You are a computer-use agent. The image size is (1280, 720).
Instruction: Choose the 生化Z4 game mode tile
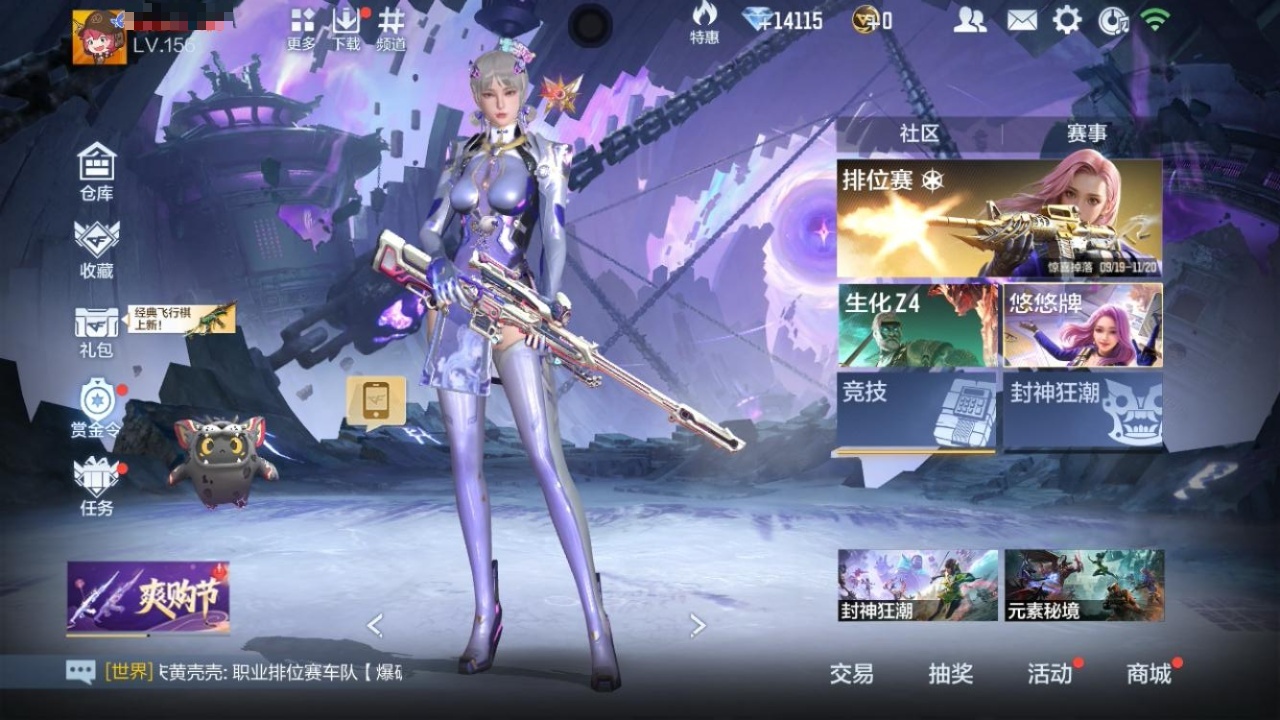[918, 325]
